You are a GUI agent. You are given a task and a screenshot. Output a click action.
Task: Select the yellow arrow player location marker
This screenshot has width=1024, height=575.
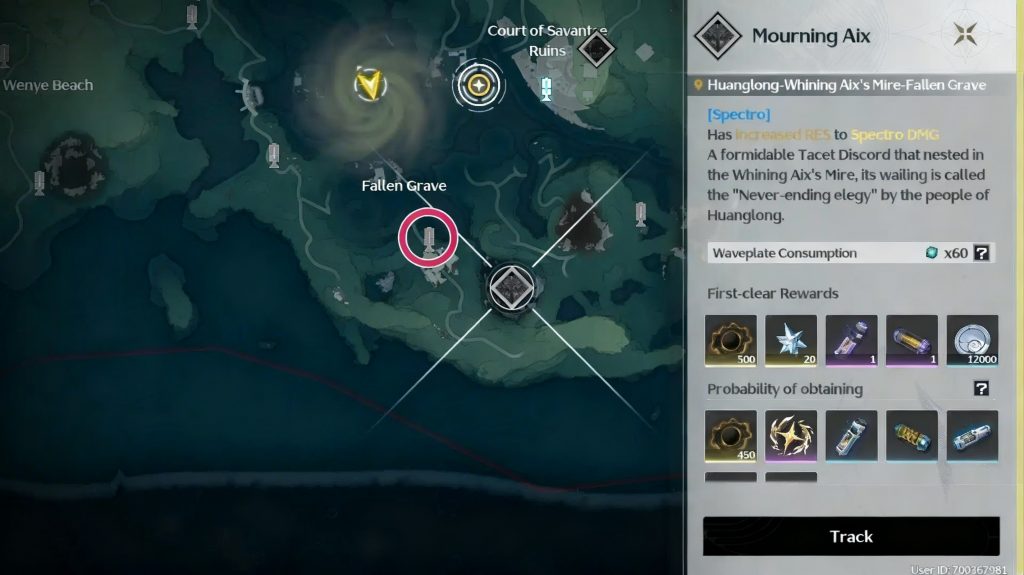[371, 85]
